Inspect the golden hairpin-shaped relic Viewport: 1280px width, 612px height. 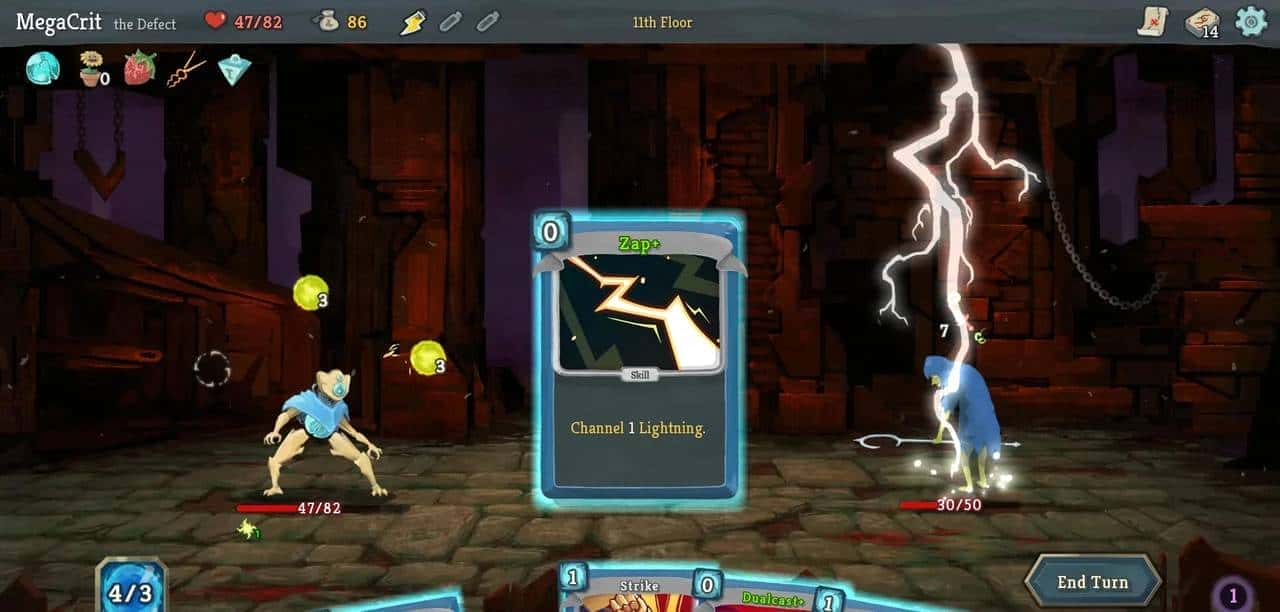click(186, 69)
